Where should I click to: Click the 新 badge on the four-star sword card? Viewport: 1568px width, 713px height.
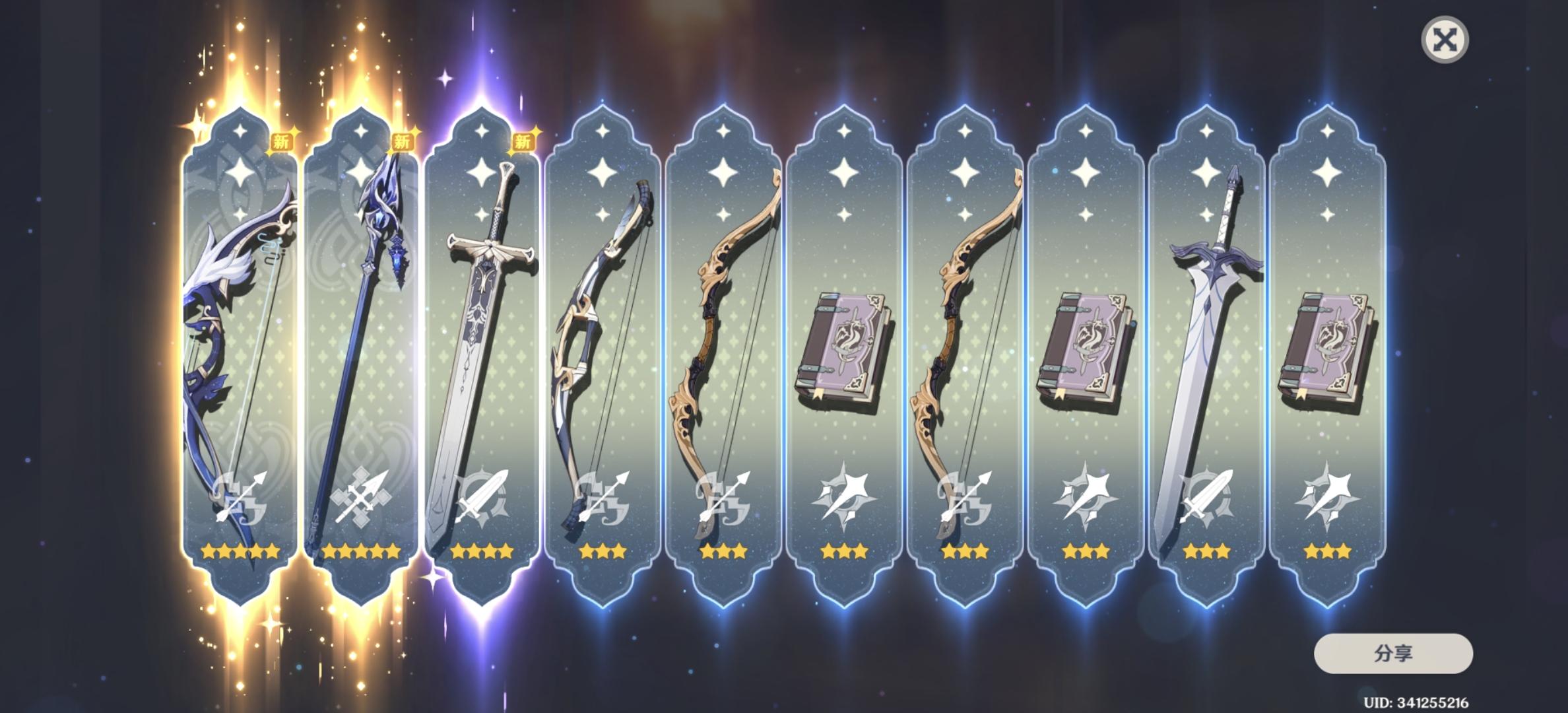coord(523,141)
